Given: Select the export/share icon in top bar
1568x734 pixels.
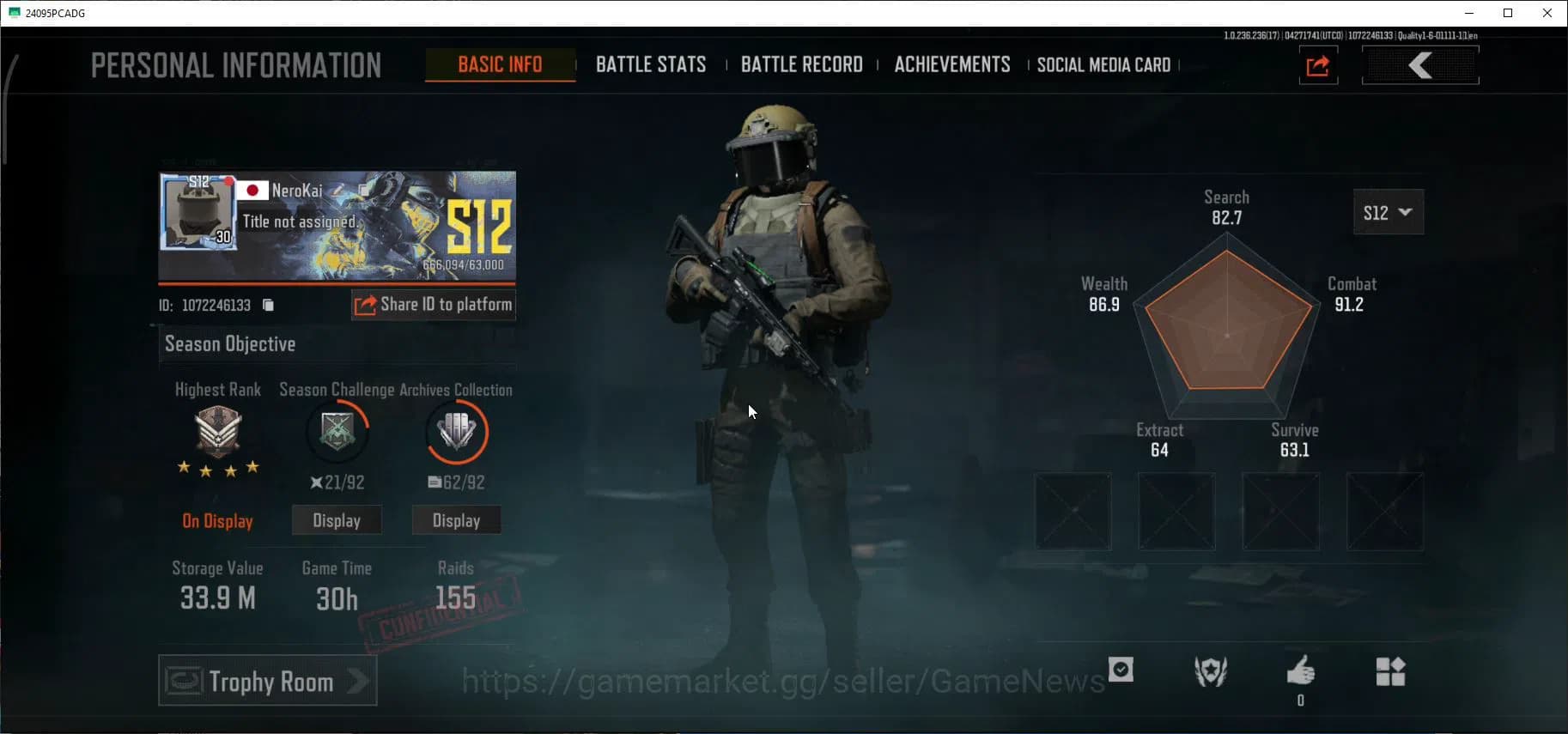Looking at the screenshot, I should (x=1318, y=65).
